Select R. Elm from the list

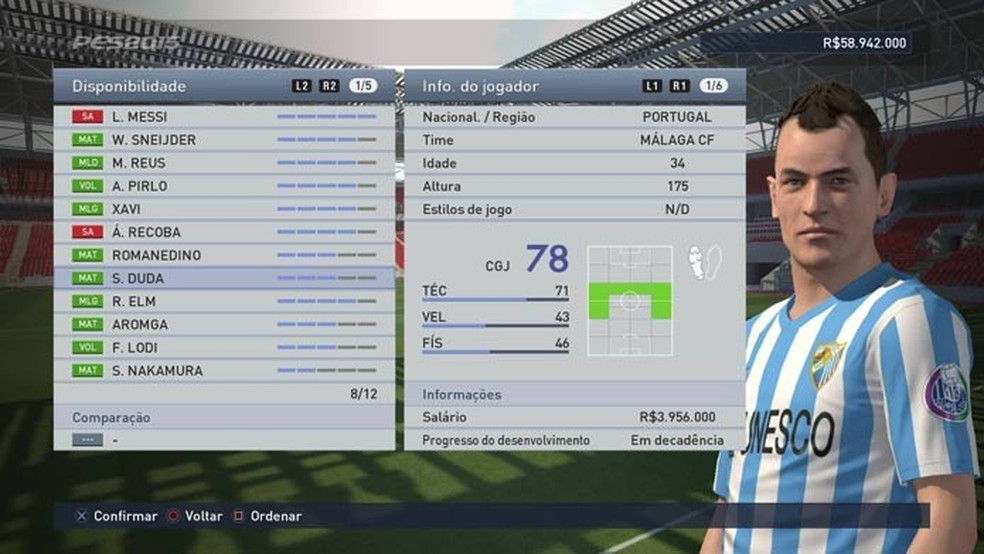coord(224,301)
